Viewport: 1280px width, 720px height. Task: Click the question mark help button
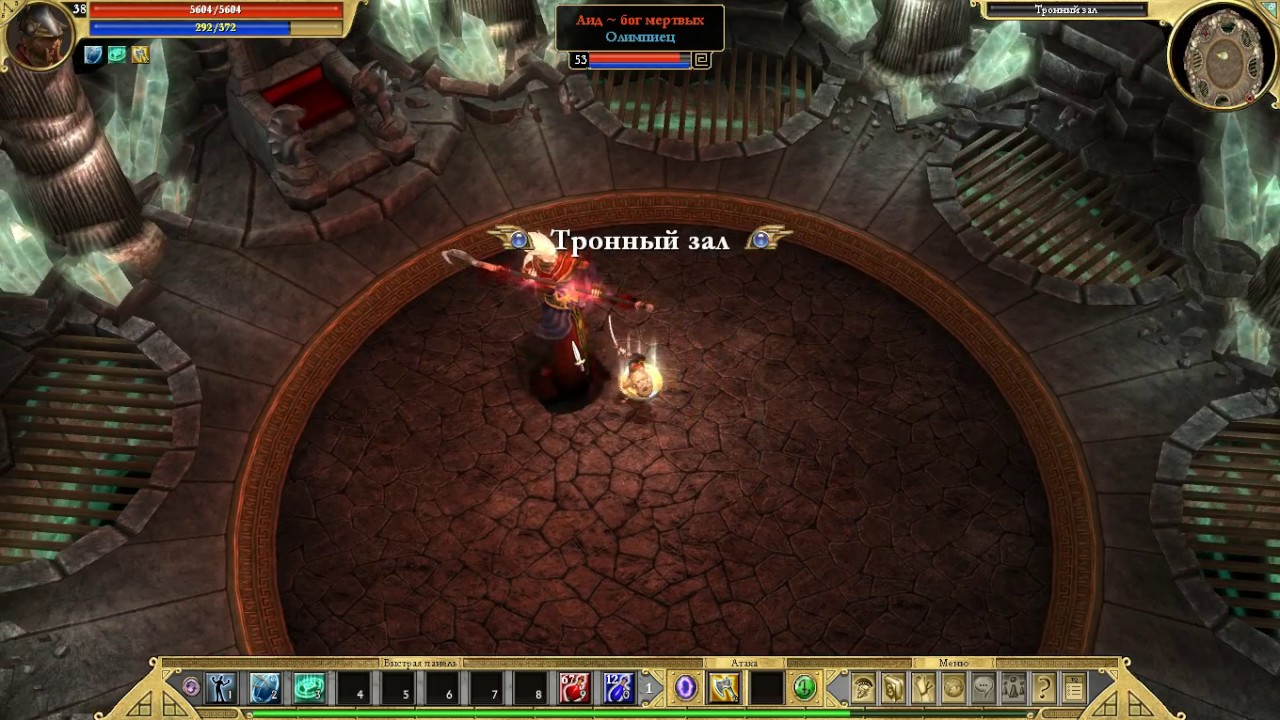pos(1044,688)
